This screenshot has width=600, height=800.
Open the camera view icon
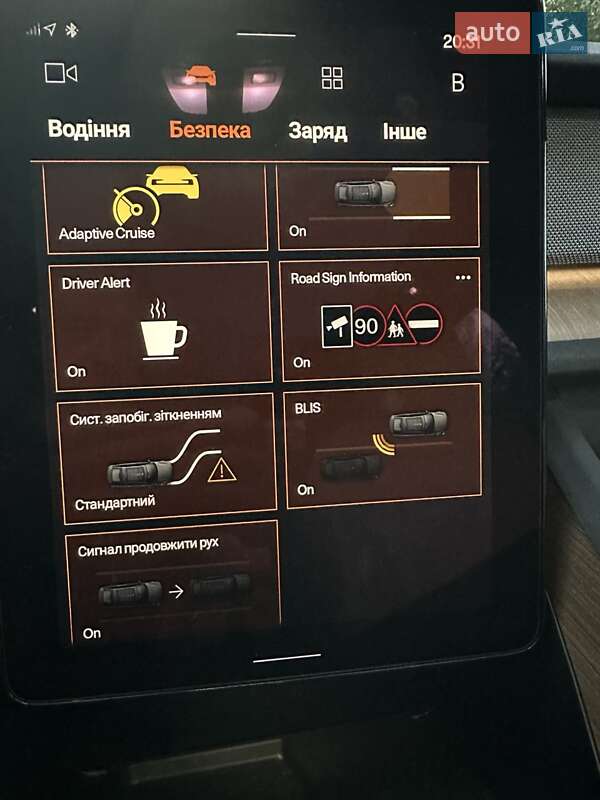(x=61, y=73)
